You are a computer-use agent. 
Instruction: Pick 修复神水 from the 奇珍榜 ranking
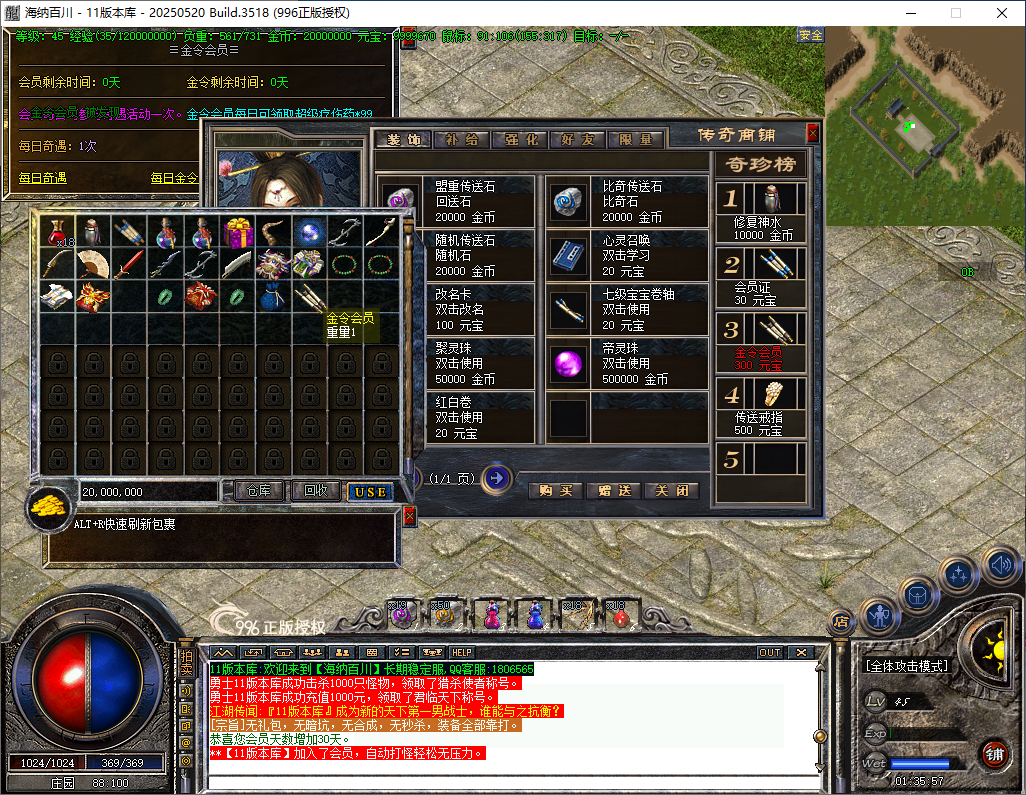click(762, 212)
